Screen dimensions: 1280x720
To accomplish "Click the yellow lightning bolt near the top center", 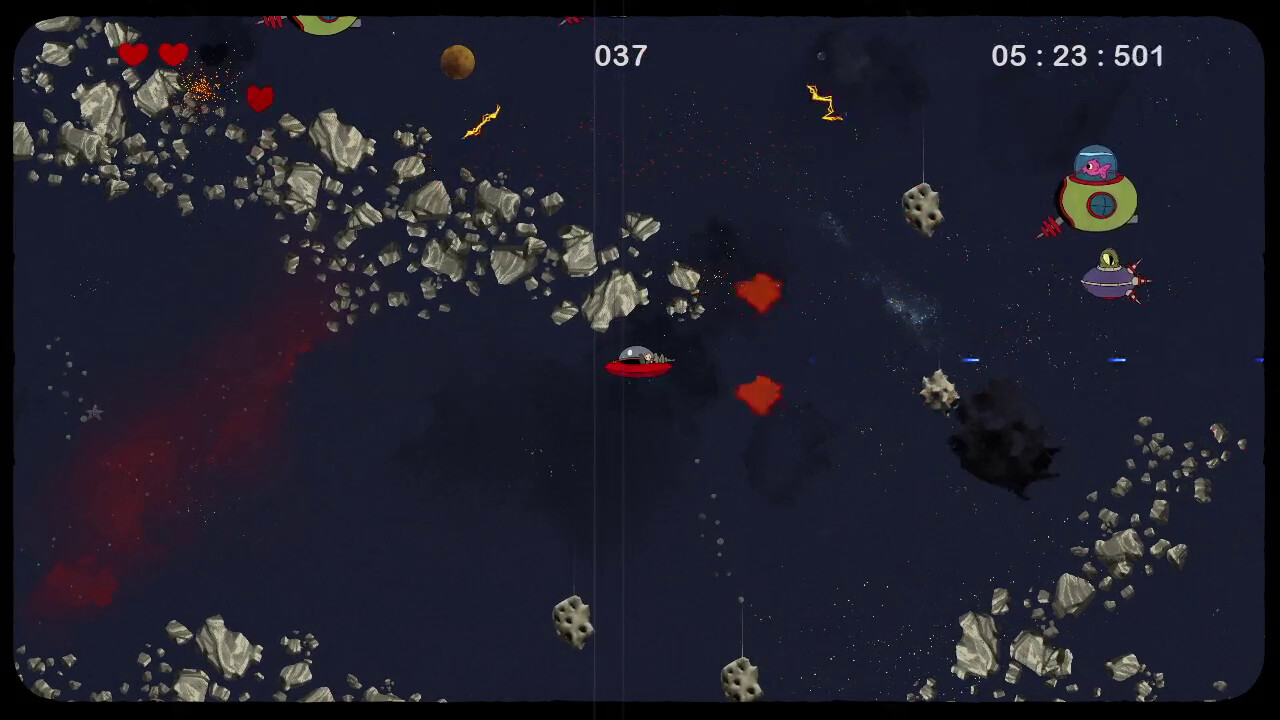I will coord(824,100).
